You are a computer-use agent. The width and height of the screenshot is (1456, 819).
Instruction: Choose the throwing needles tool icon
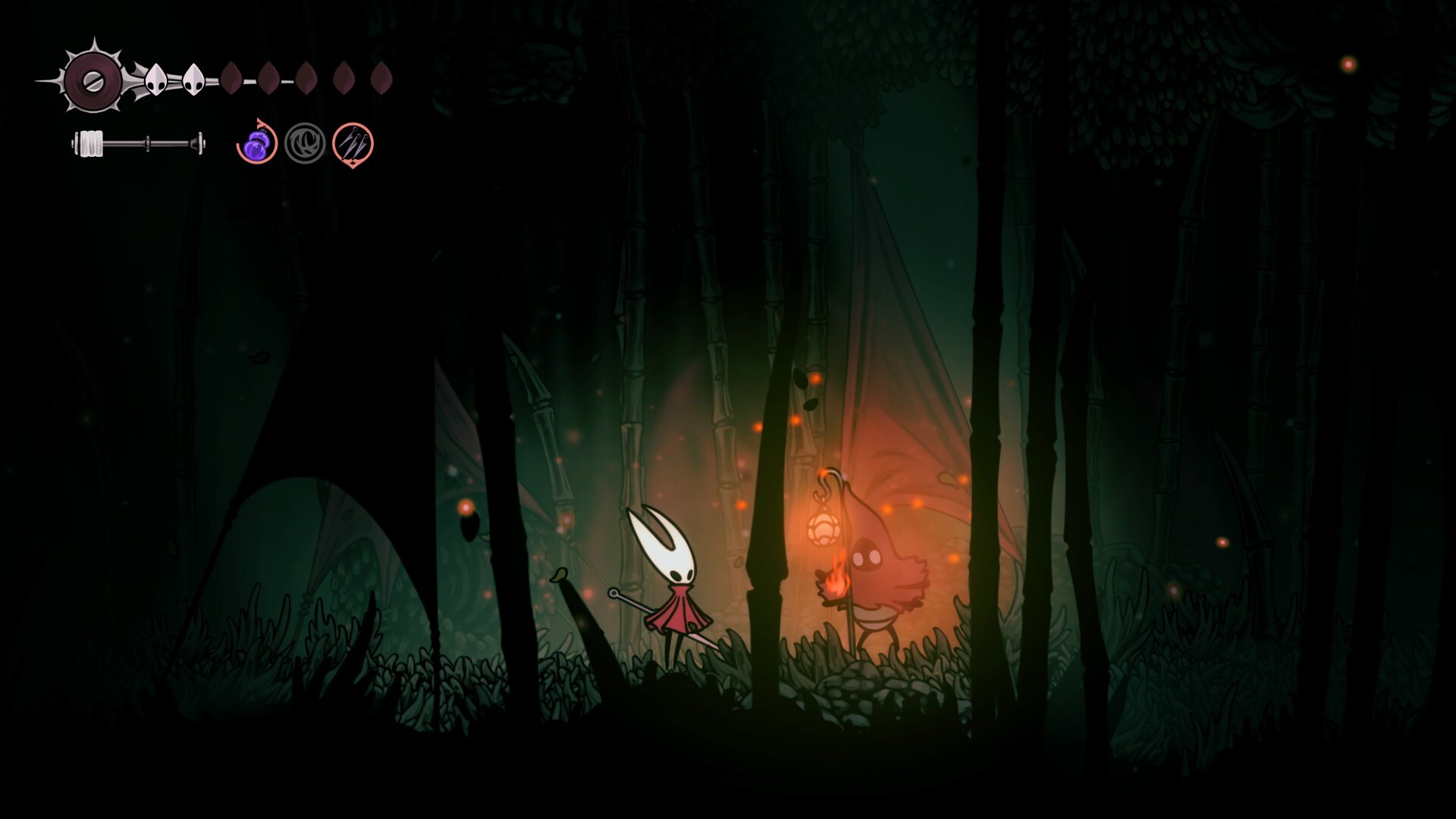353,143
